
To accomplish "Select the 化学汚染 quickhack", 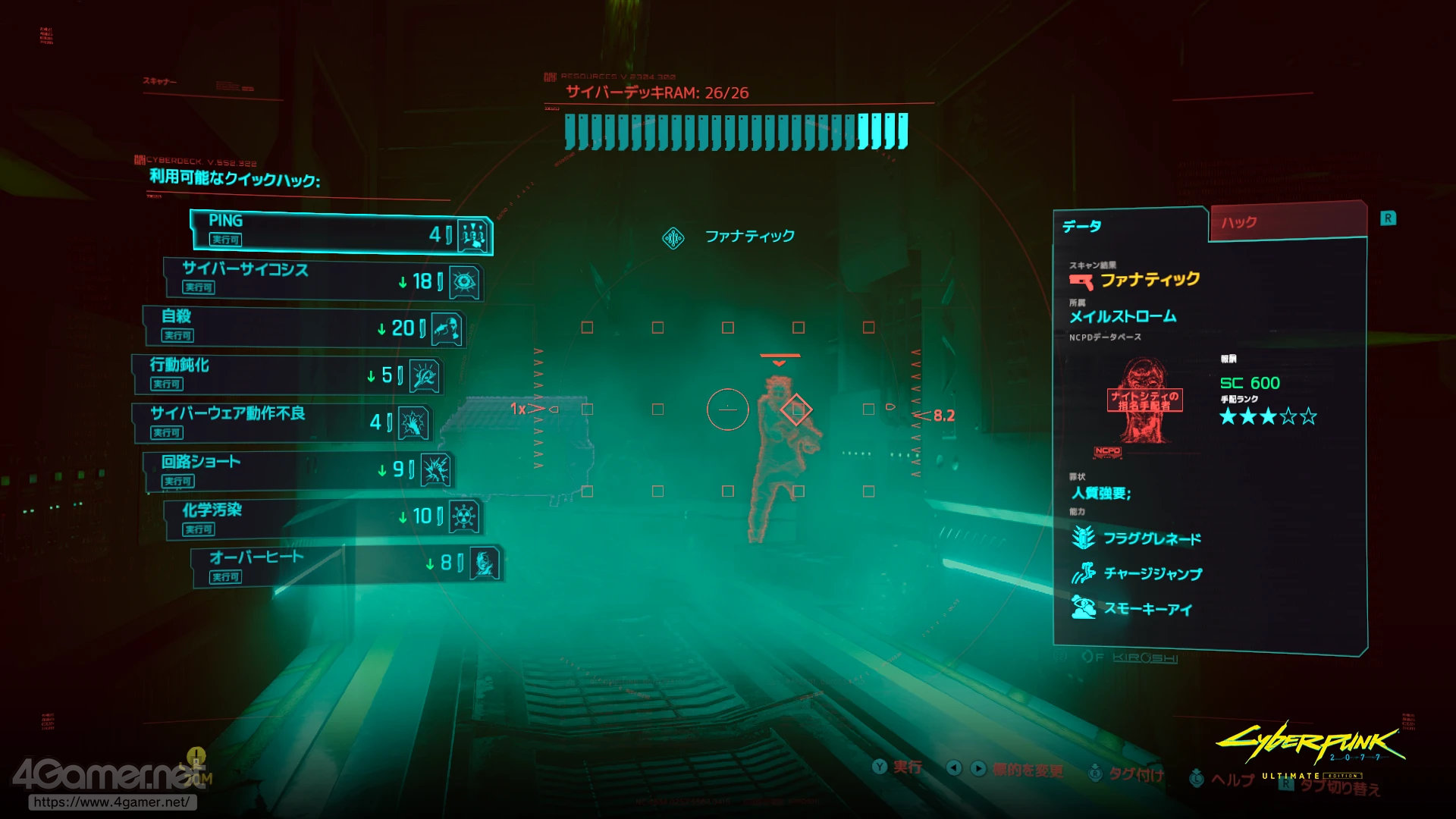I will [322, 518].
